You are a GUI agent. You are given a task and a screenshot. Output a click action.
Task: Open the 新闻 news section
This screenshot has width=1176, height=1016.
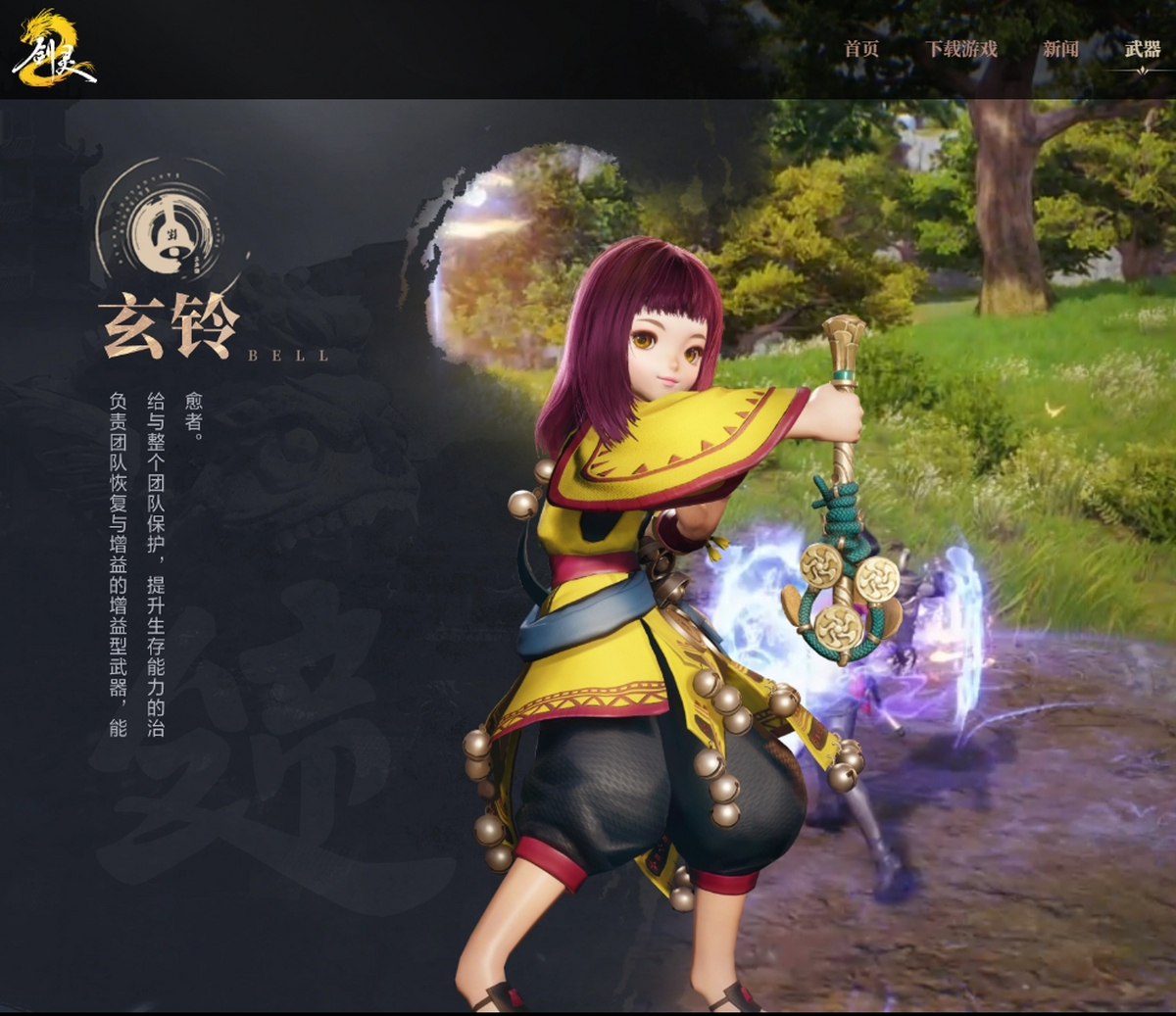[x=1060, y=49]
